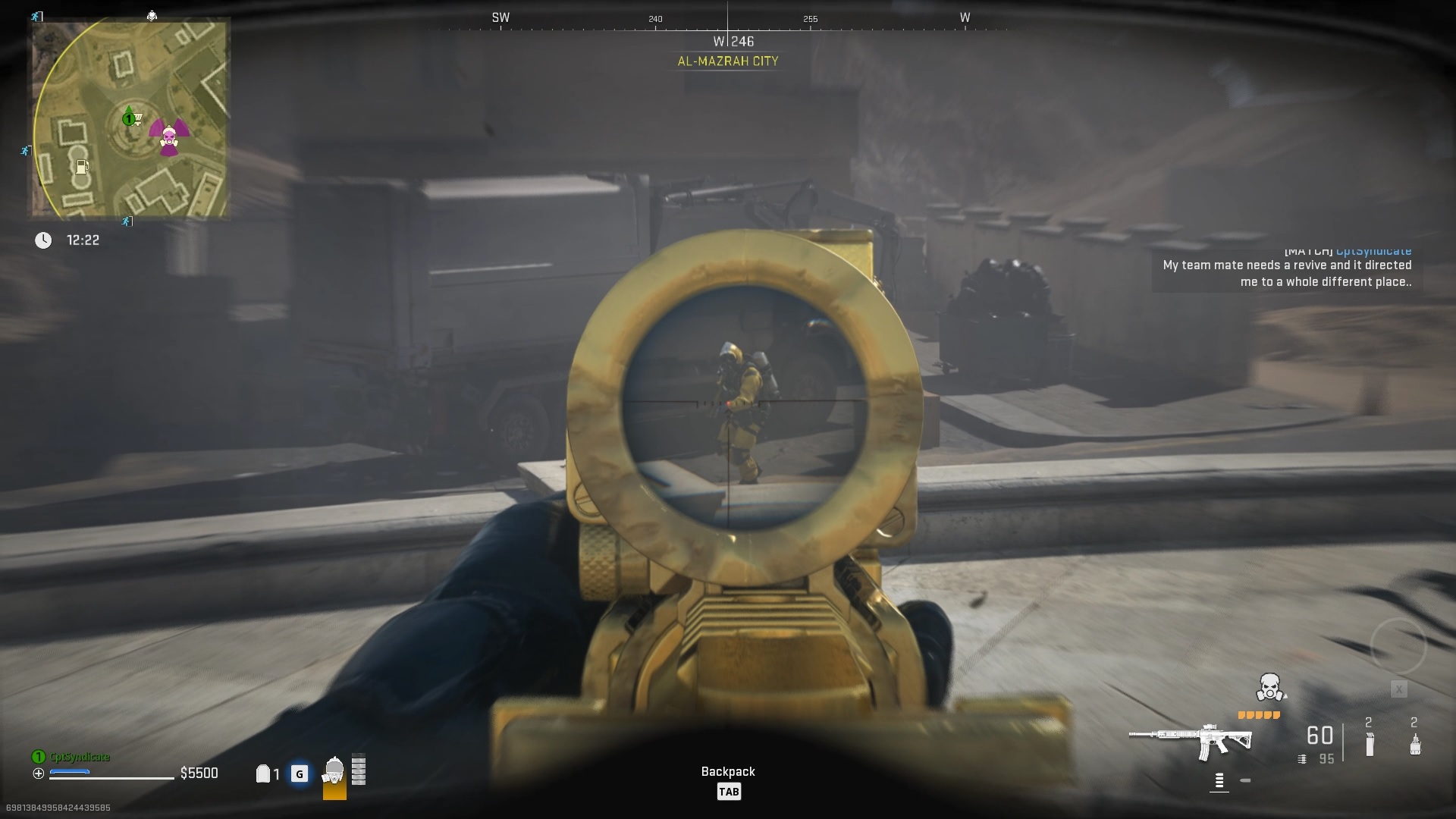Click the skull gas mask durability icon

click(1269, 688)
